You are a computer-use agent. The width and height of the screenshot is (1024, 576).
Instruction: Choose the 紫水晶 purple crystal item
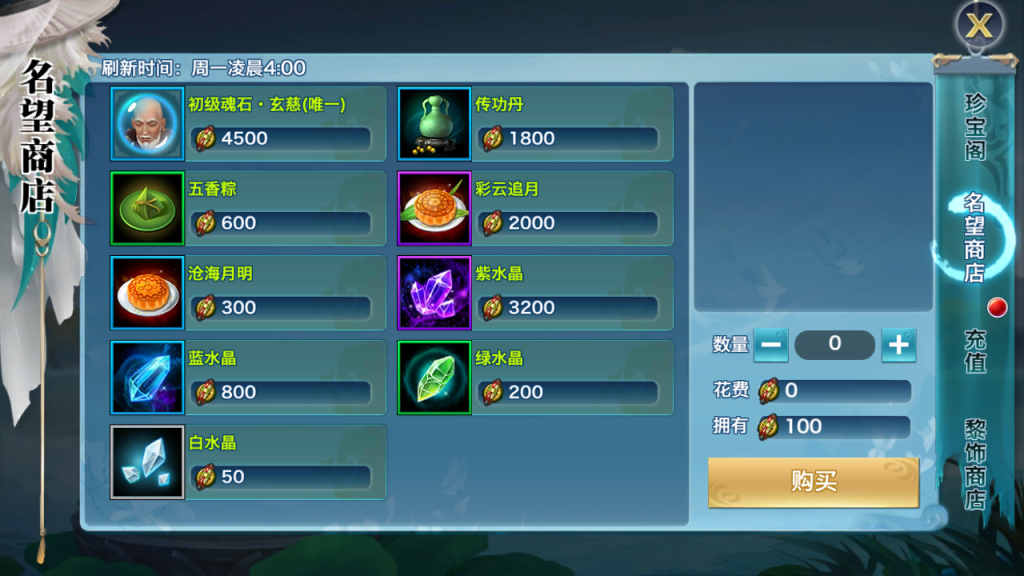point(434,293)
